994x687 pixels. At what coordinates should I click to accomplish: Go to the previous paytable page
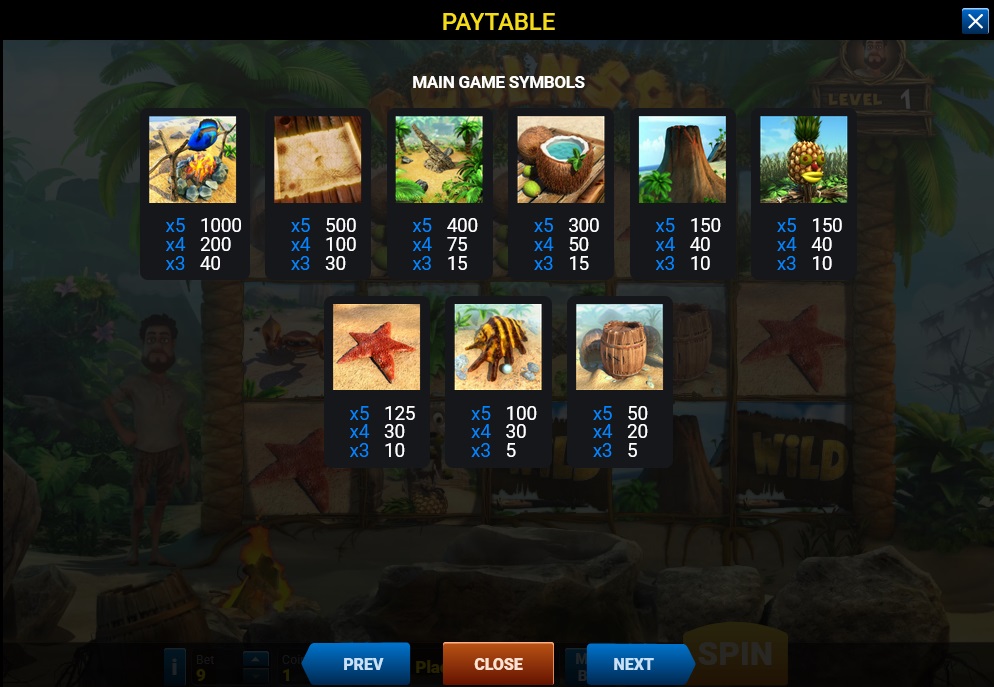click(x=360, y=664)
